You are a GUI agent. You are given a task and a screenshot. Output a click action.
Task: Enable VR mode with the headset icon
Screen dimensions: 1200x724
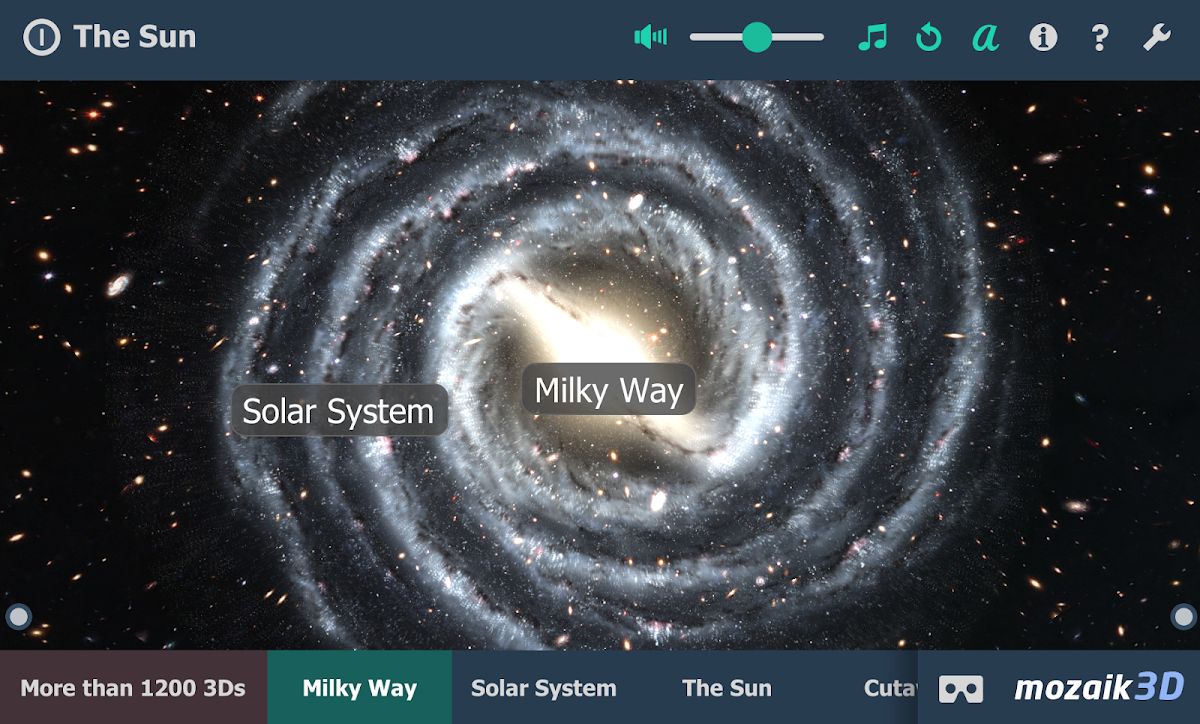click(960, 688)
